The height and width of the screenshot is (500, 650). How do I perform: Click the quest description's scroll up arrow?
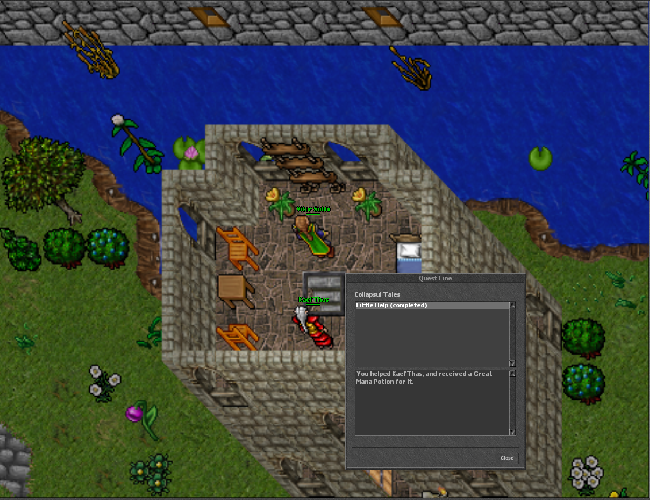513,373
